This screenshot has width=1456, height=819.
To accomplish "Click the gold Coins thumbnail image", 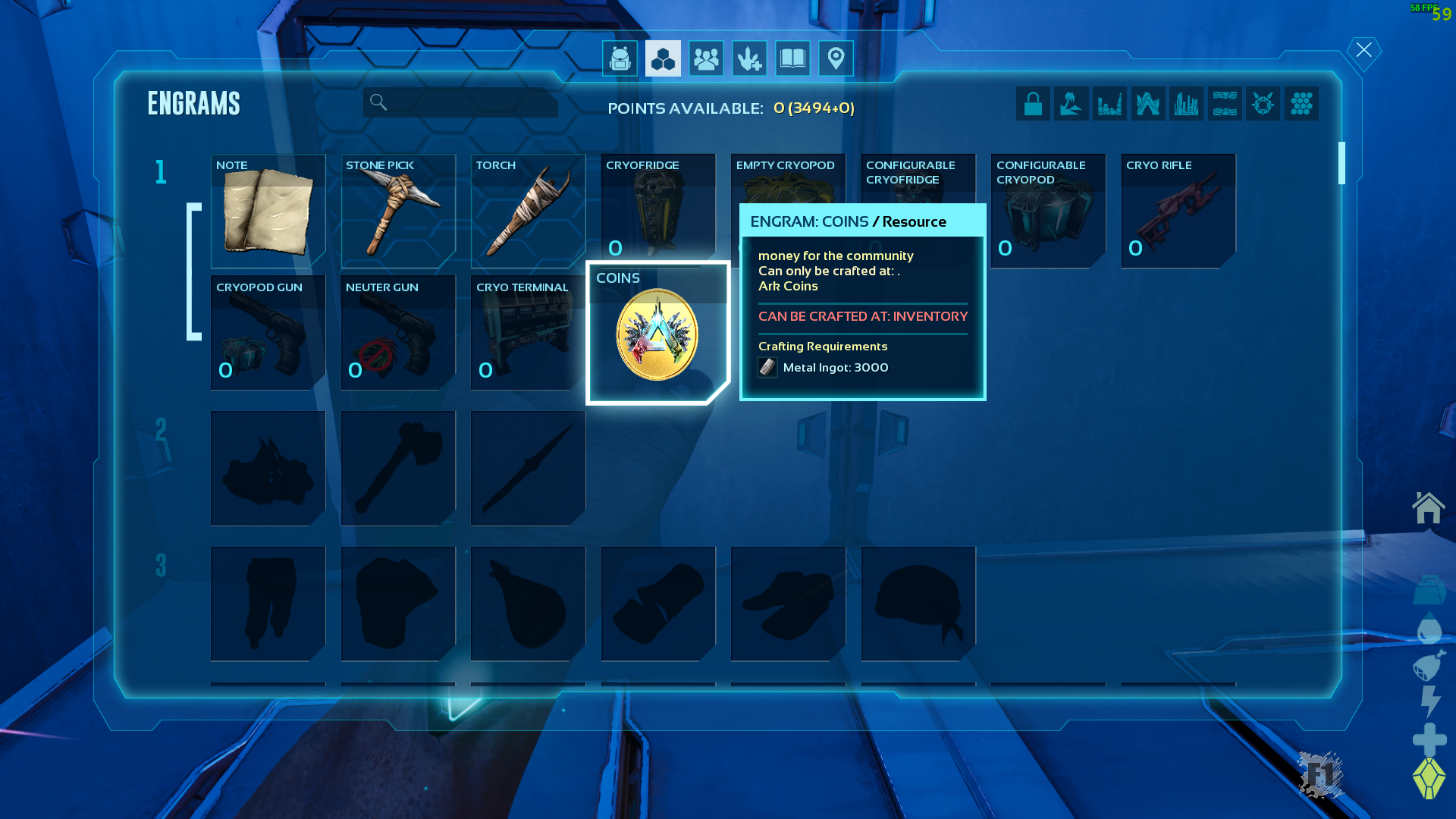I will [x=657, y=336].
